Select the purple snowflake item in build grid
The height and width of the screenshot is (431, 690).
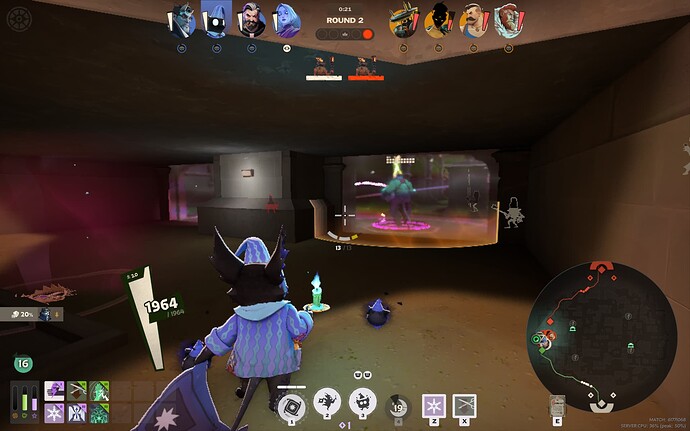coord(55,411)
